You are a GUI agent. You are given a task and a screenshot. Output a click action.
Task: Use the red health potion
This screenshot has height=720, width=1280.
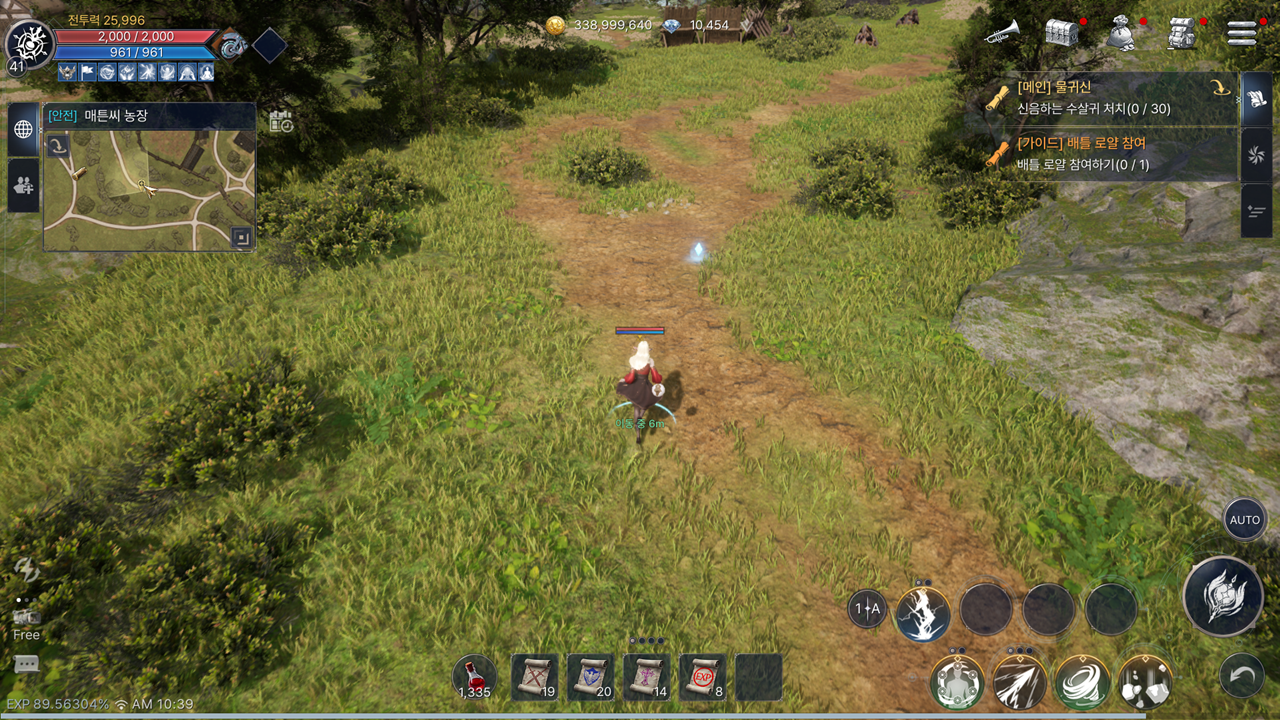pyautogui.click(x=474, y=677)
